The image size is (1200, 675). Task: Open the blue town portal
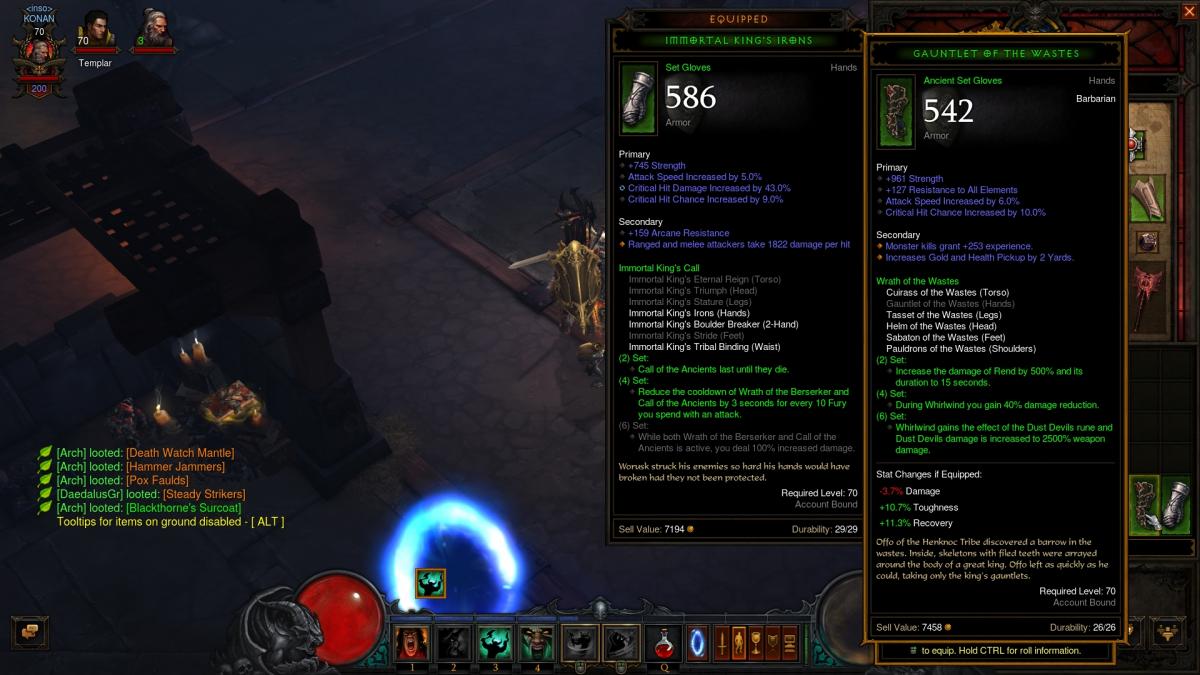click(x=697, y=641)
